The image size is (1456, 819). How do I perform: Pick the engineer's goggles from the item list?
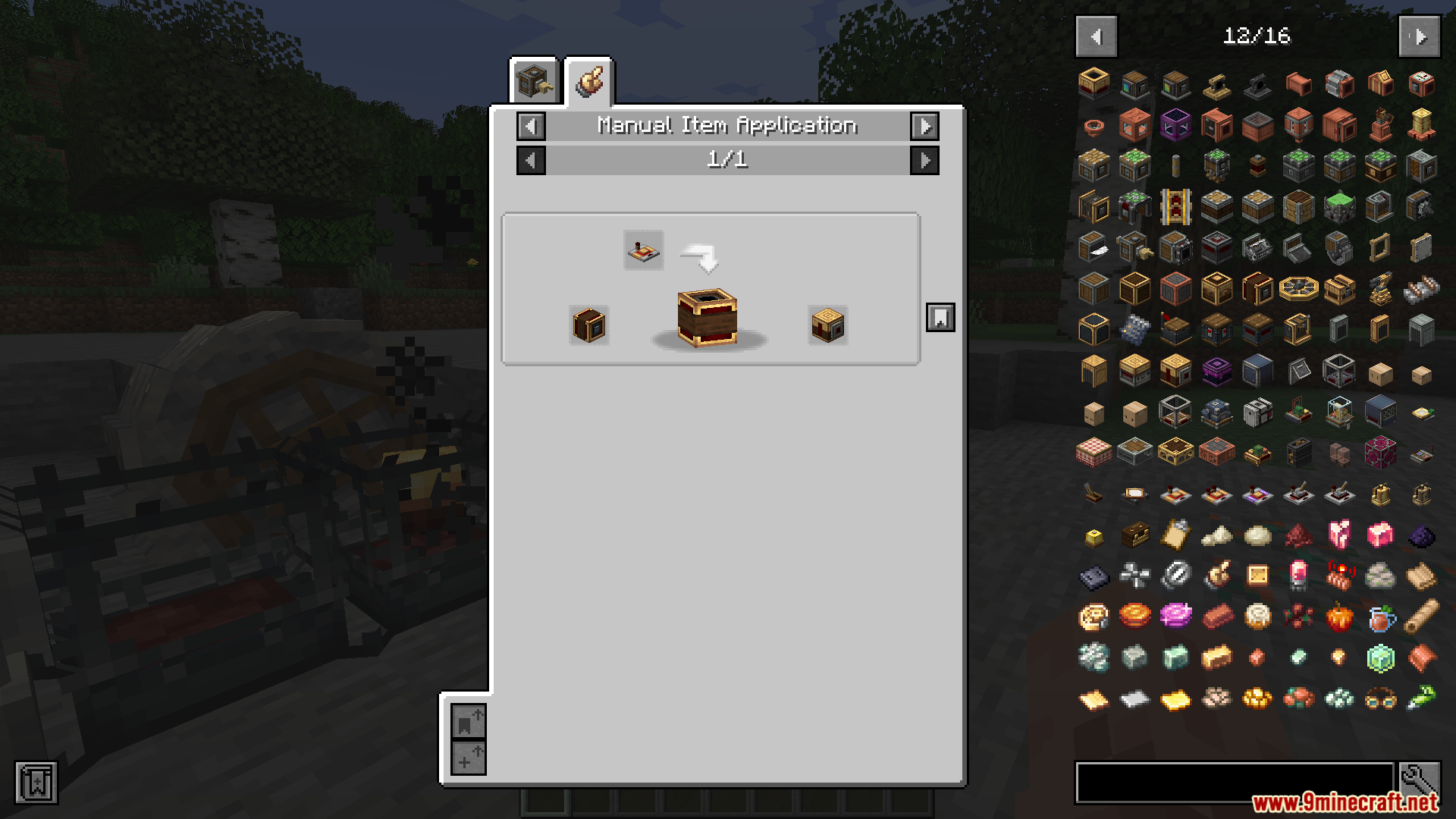[x=1380, y=698]
